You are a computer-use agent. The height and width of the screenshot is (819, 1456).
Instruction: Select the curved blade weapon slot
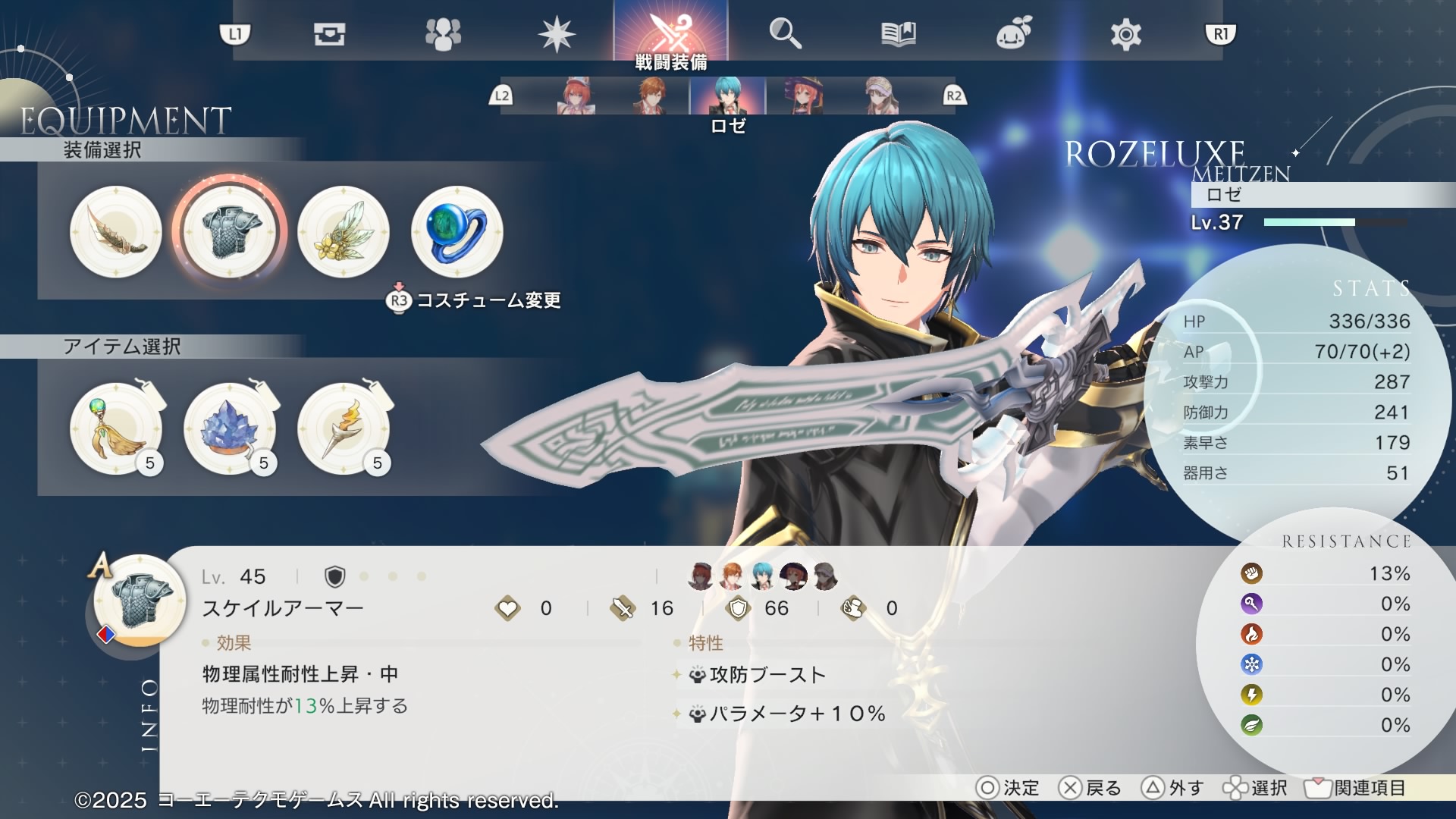click(116, 231)
